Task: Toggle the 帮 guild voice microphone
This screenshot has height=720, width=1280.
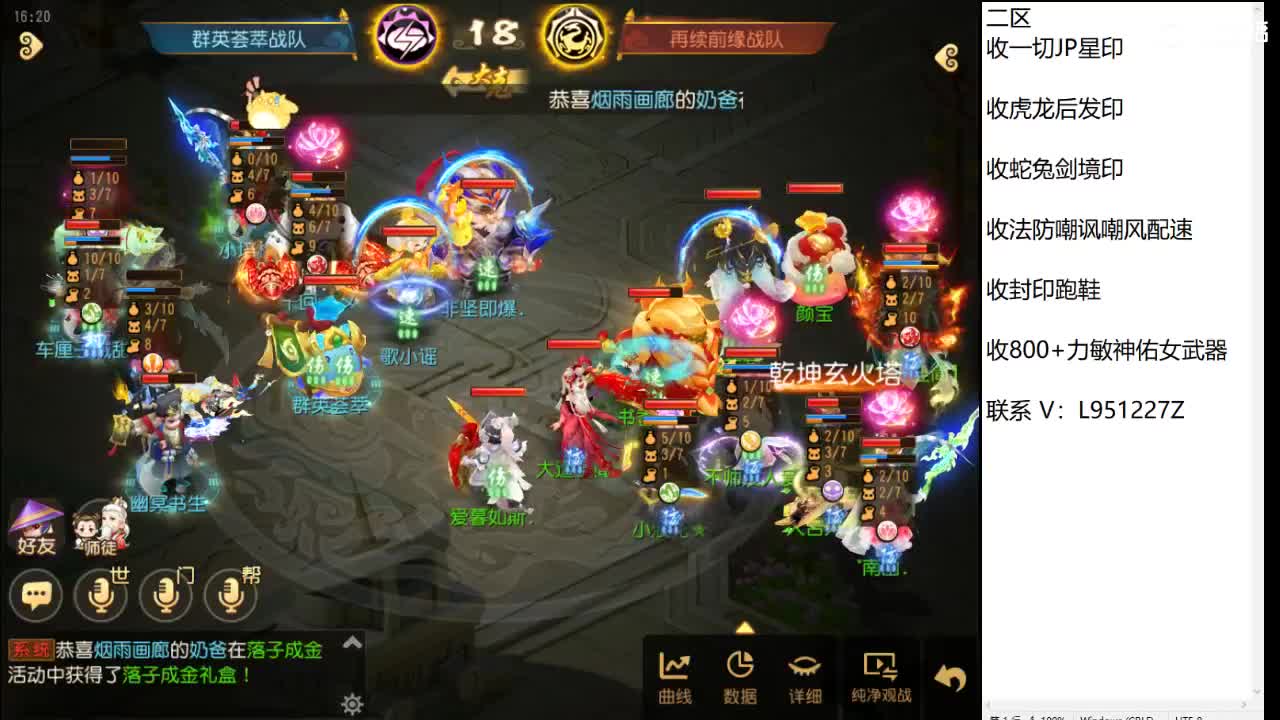Action: coord(231,595)
